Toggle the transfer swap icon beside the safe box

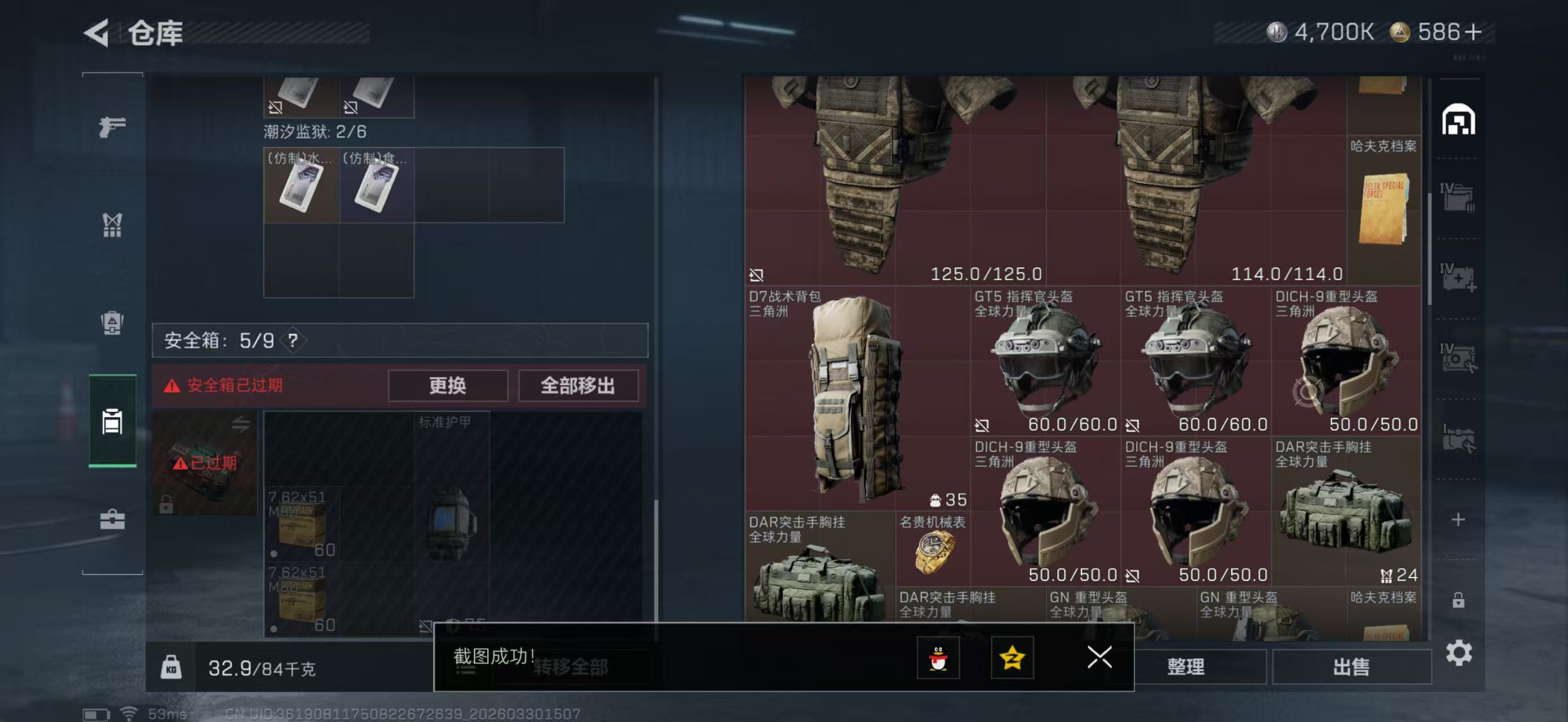coord(242,425)
